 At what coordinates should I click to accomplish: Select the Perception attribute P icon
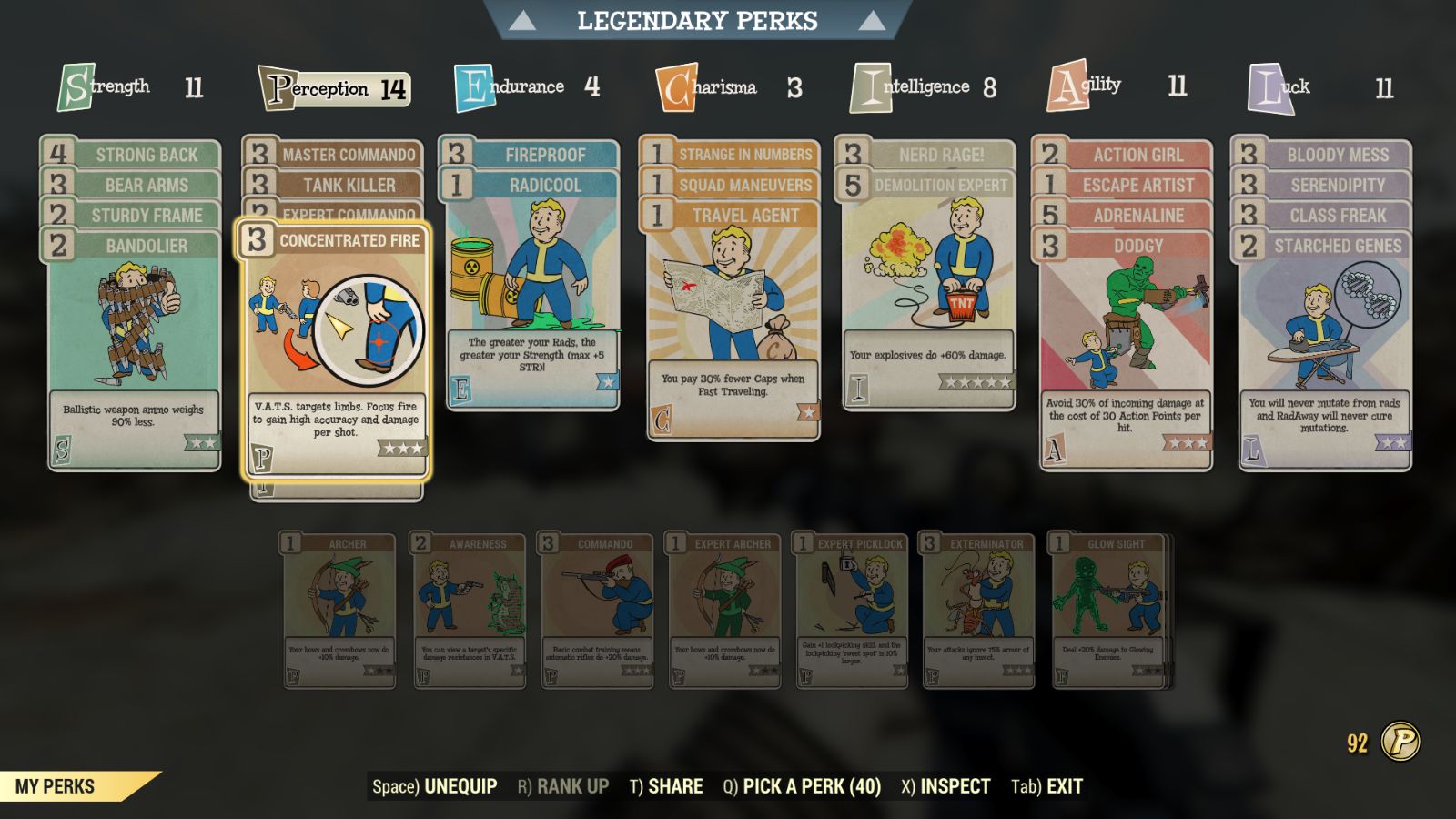[280, 88]
